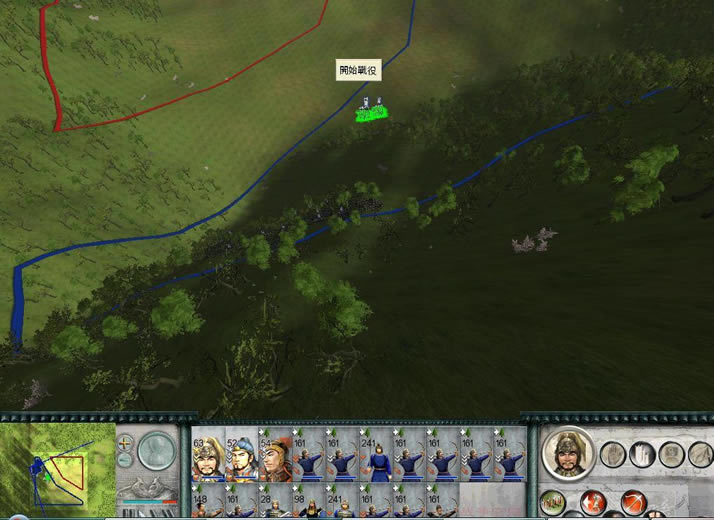This screenshot has height=520, width=714.
Task: Select the unit card with 28 men
Action: click(274, 503)
